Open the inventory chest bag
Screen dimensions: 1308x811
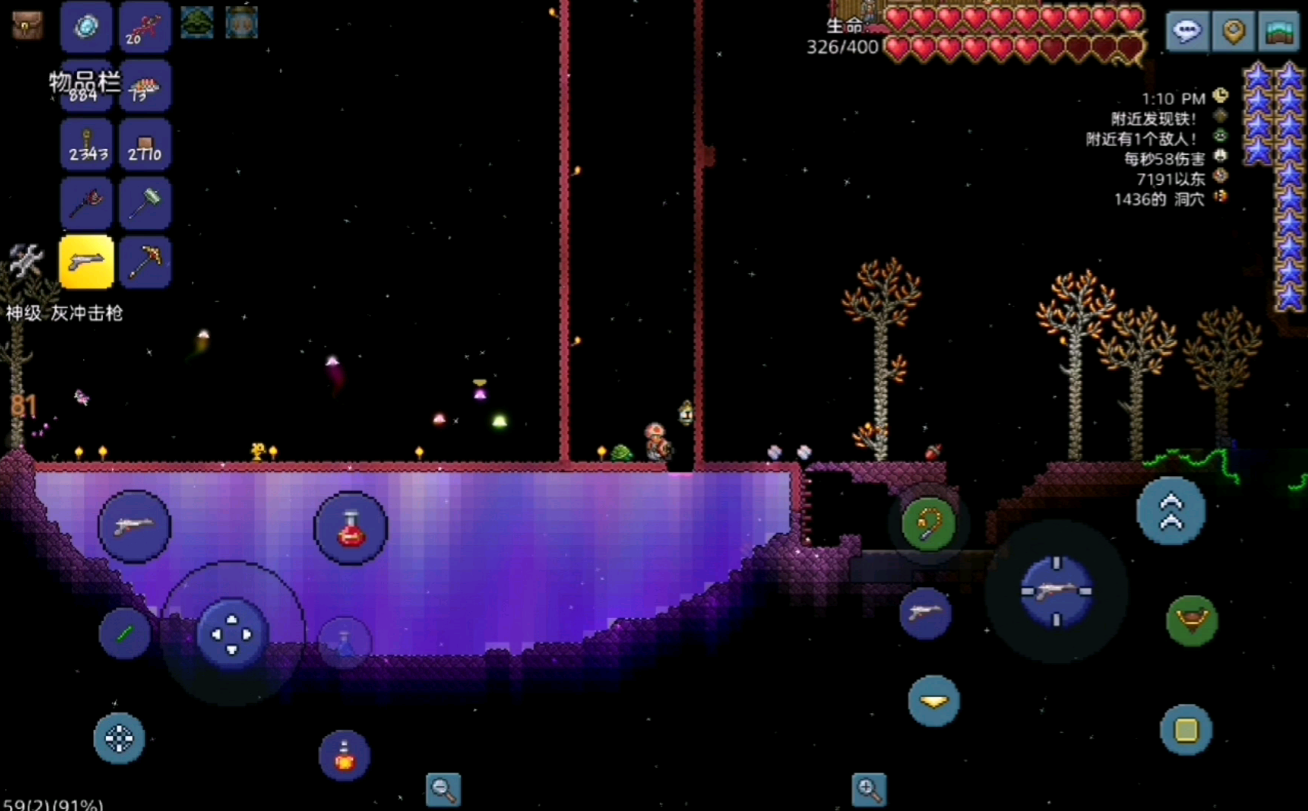tap(27, 25)
